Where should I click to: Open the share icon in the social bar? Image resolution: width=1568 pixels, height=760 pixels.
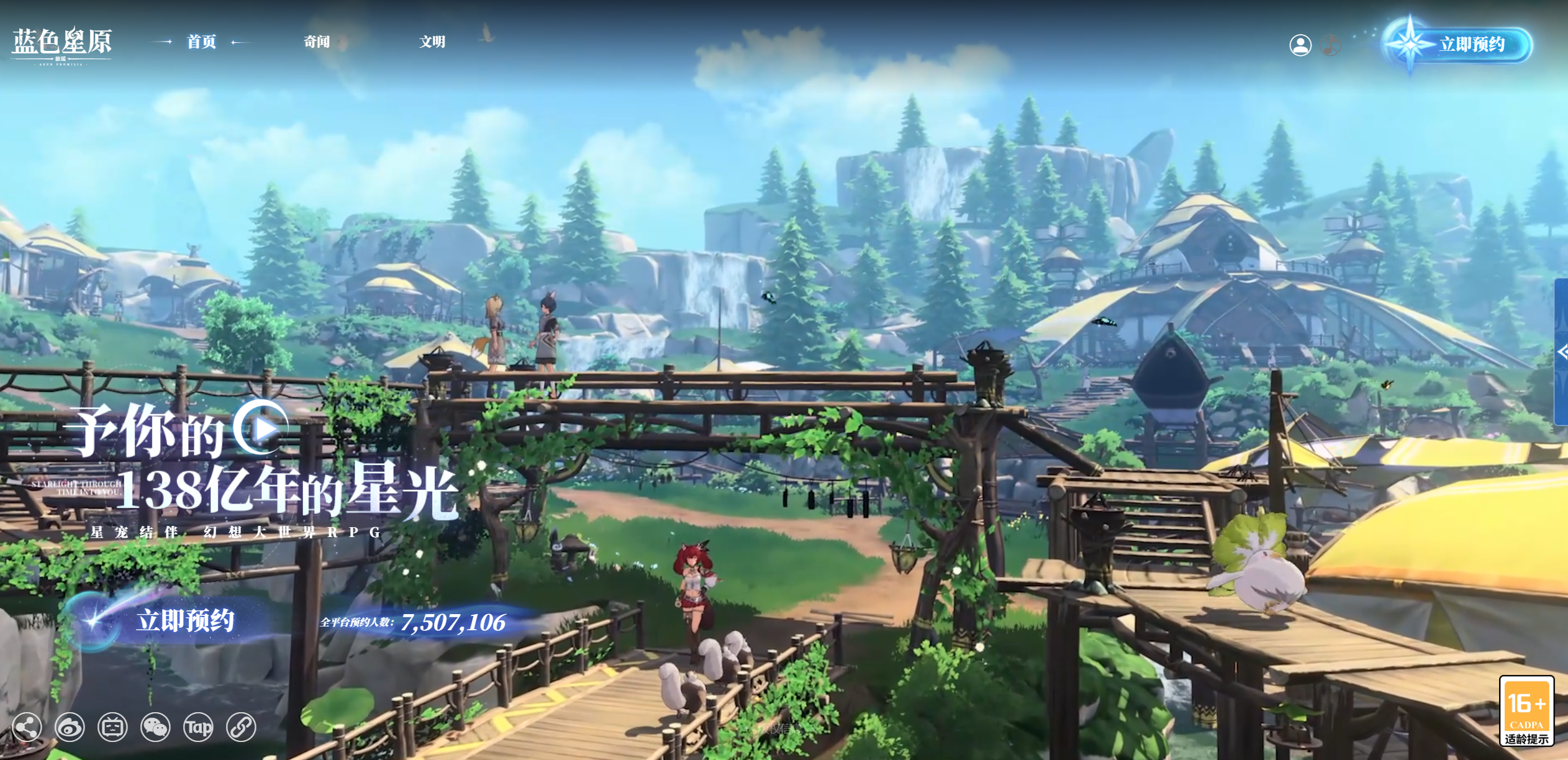click(x=27, y=727)
